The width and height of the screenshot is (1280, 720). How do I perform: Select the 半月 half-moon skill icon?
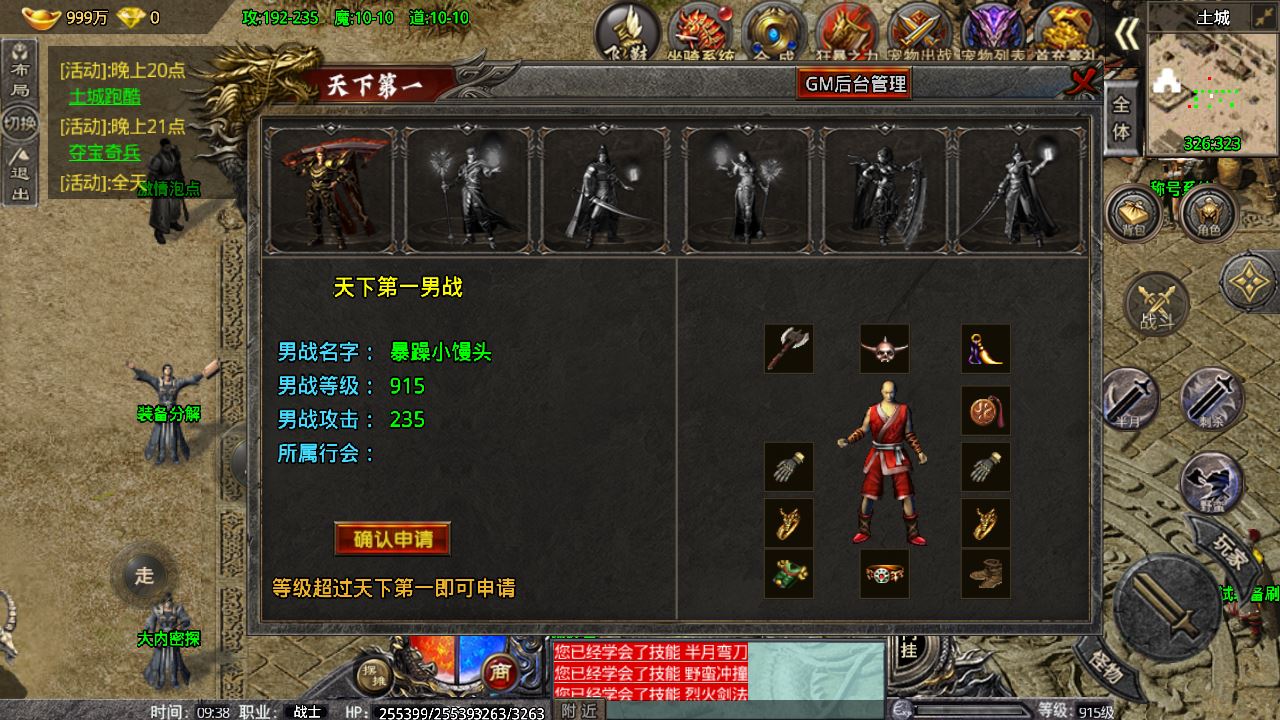point(1131,398)
